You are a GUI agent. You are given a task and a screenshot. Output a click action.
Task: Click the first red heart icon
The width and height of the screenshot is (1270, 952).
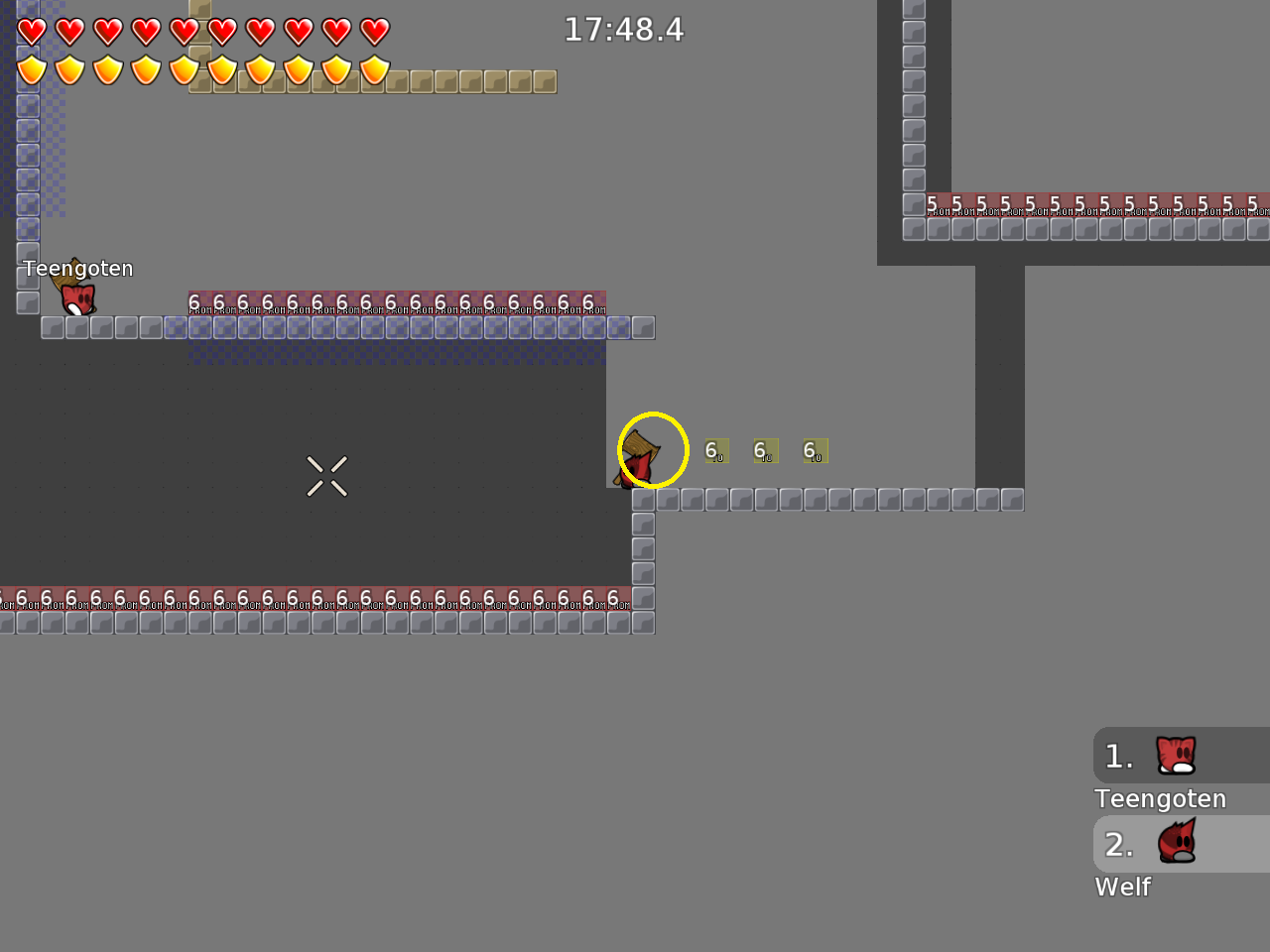point(31,31)
